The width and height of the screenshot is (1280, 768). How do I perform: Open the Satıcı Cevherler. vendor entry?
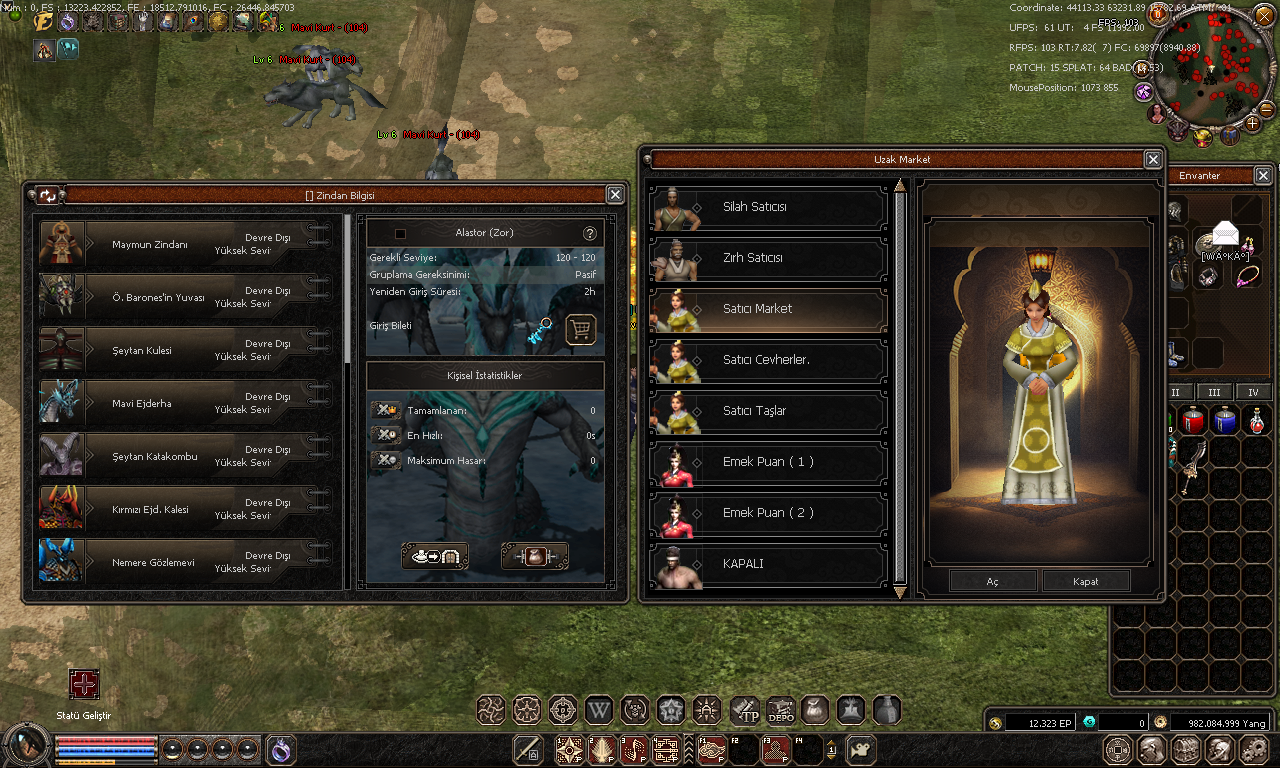click(768, 361)
